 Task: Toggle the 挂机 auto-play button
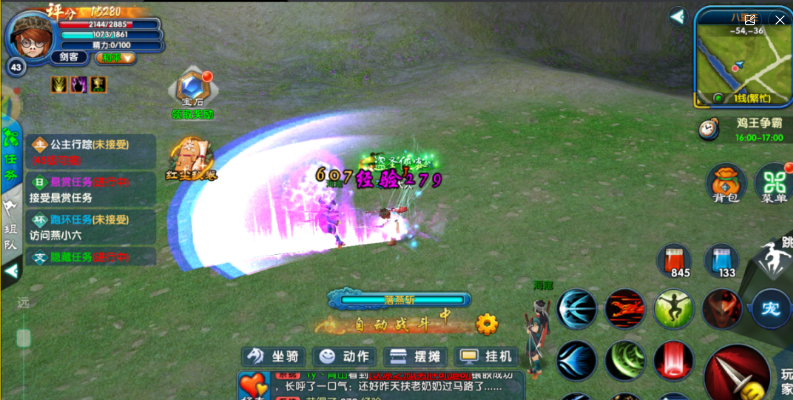[x=485, y=356]
